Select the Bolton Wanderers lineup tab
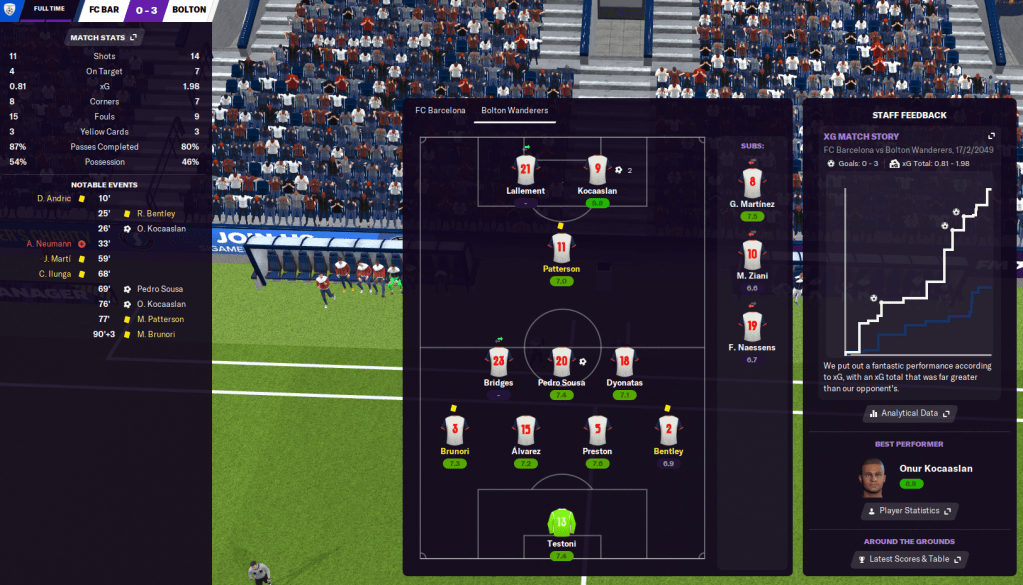 click(x=514, y=110)
